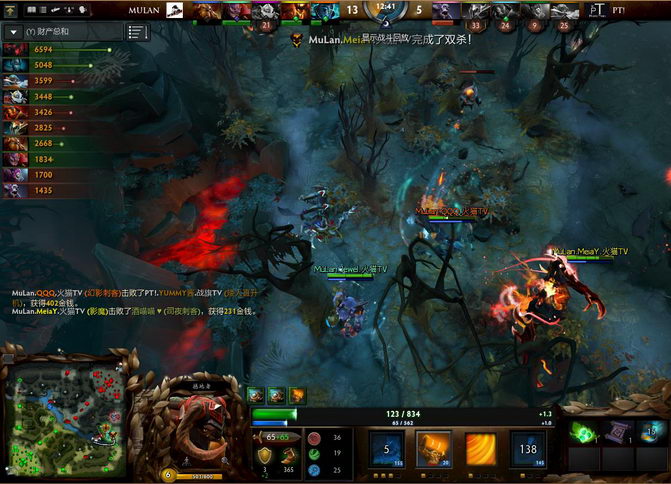Click the MULAN team name in the top bar
Viewport: 671px width, 484px height.
pyautogui.click(x=146, y=9)
